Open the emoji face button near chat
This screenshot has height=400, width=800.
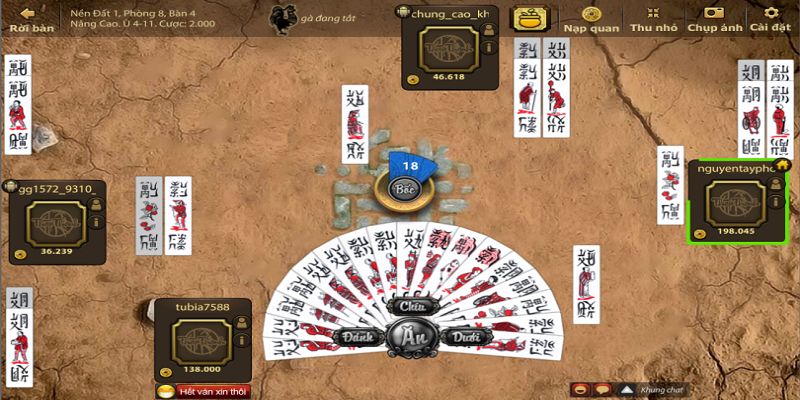tap(581, 389)
